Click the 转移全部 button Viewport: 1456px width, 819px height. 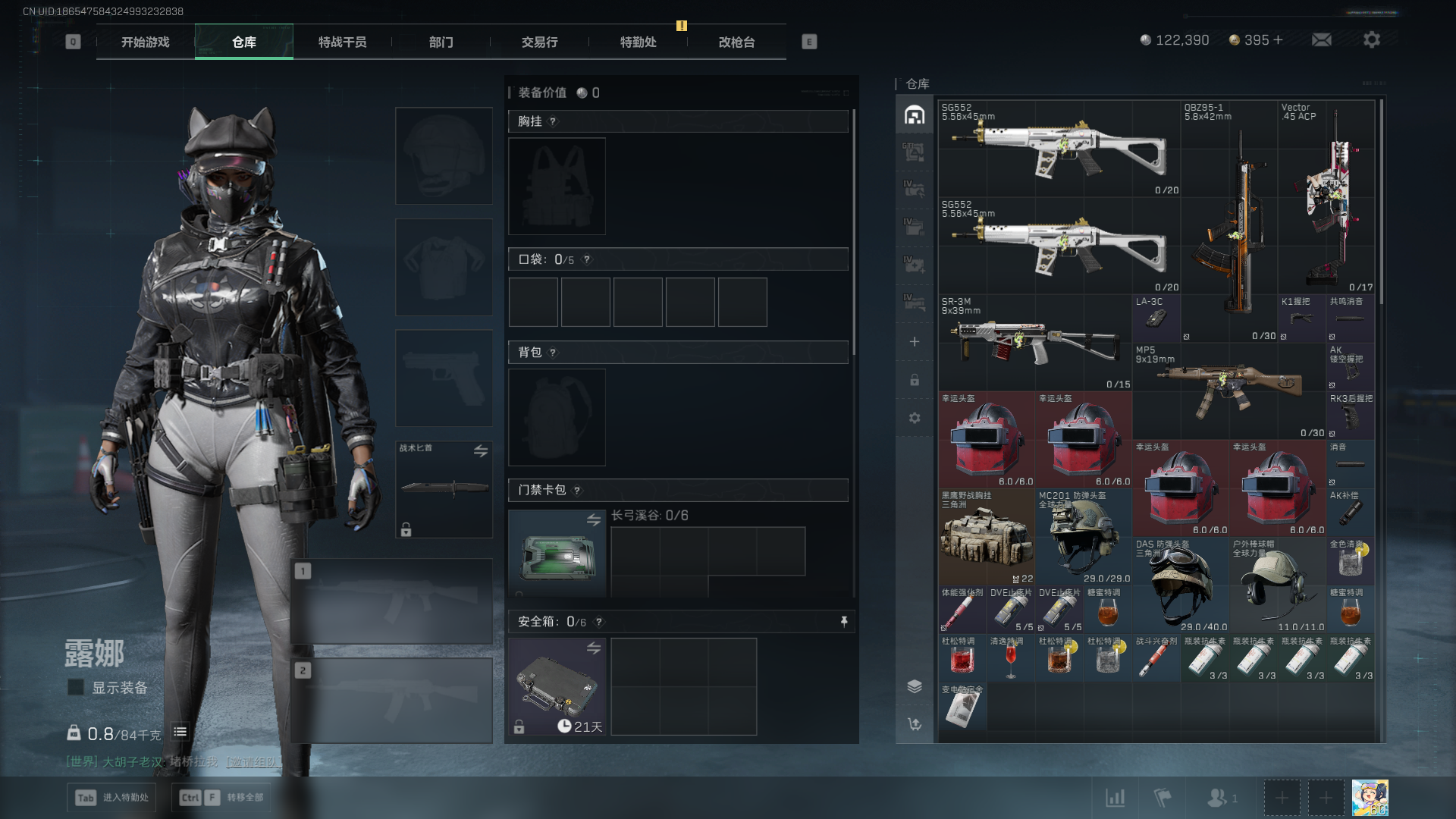point(223,797)
